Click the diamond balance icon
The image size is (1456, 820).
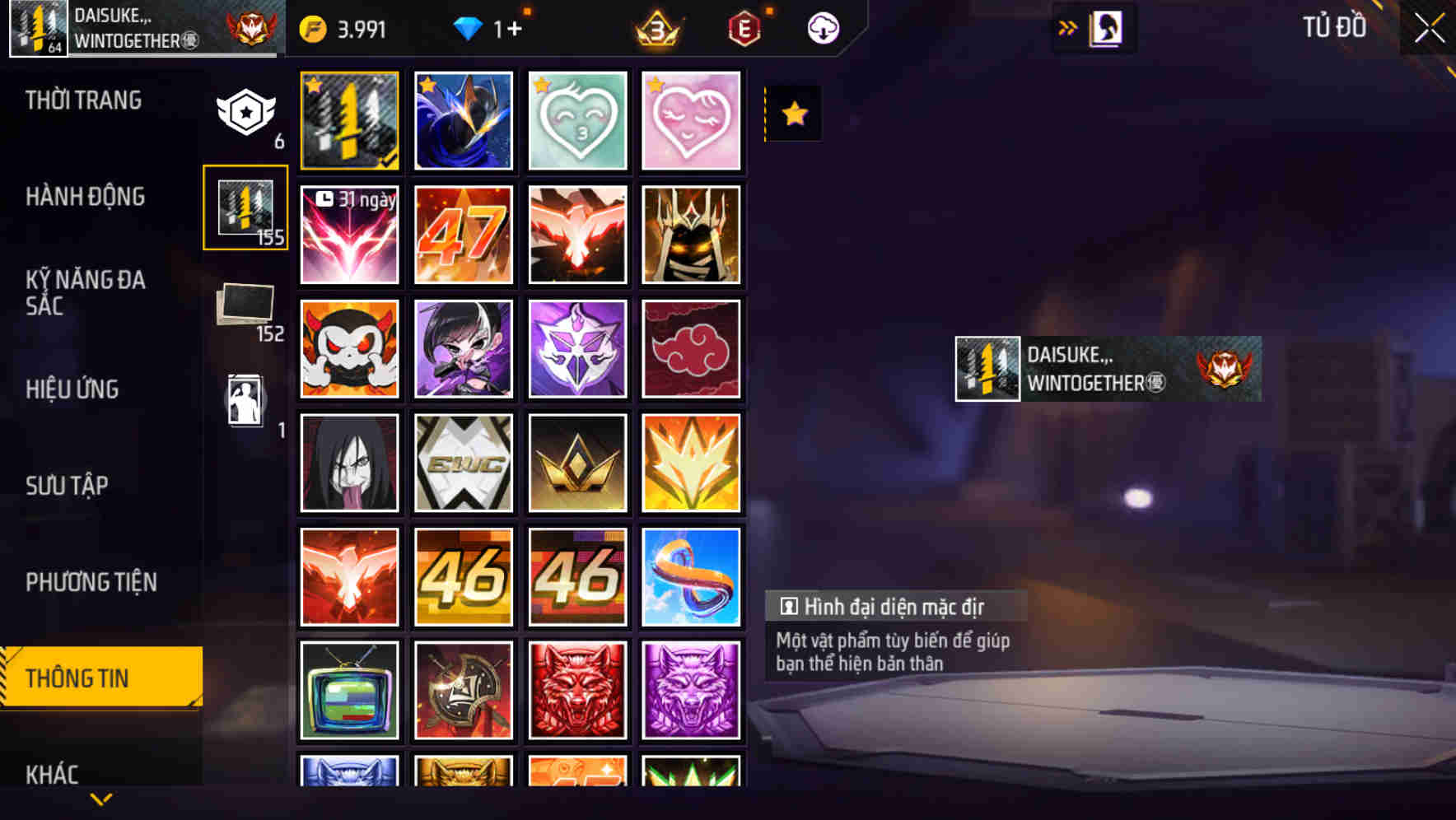pyautogui.click(x=470, y=26)
